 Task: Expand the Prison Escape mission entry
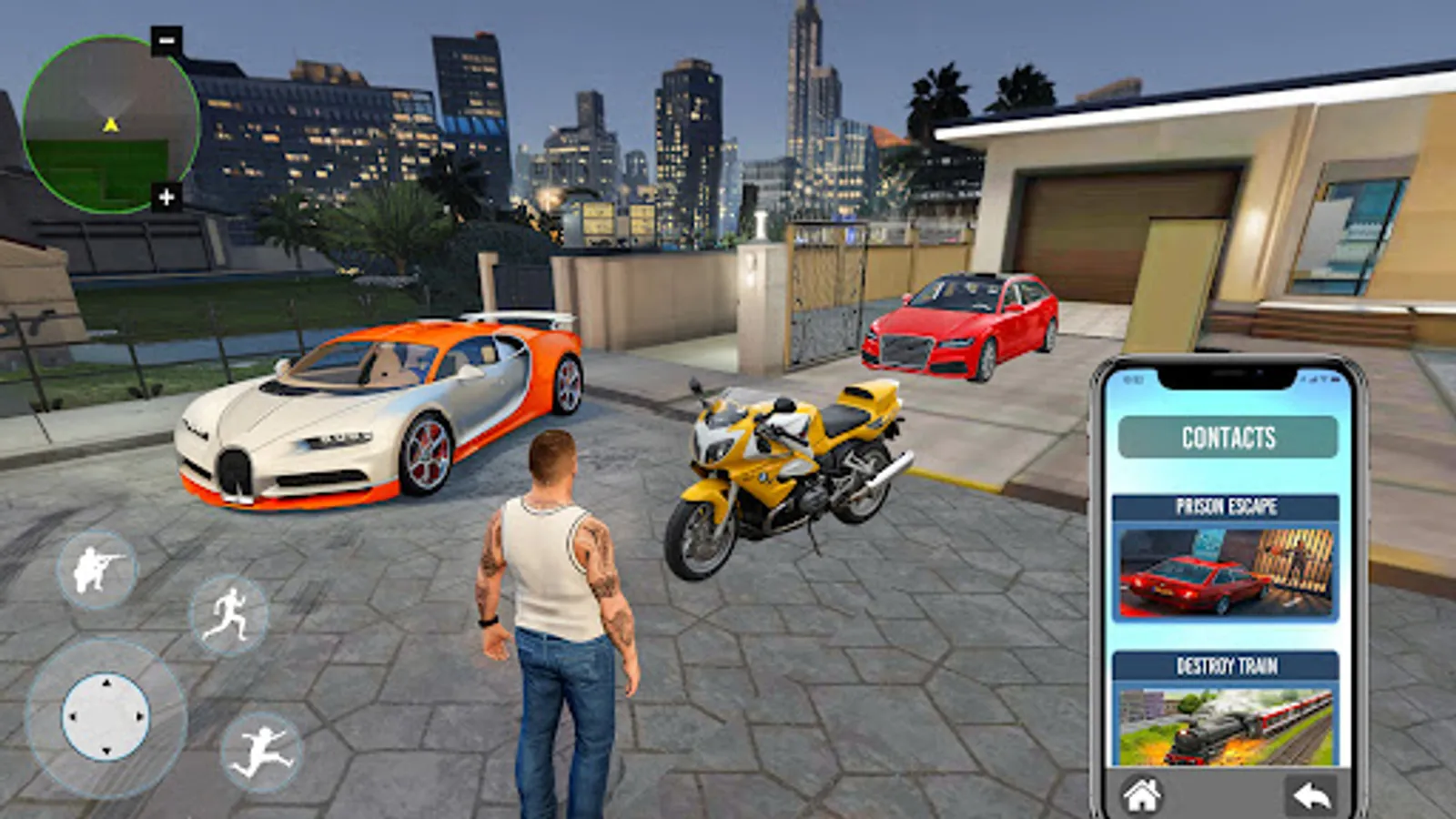pos(1225,505)
